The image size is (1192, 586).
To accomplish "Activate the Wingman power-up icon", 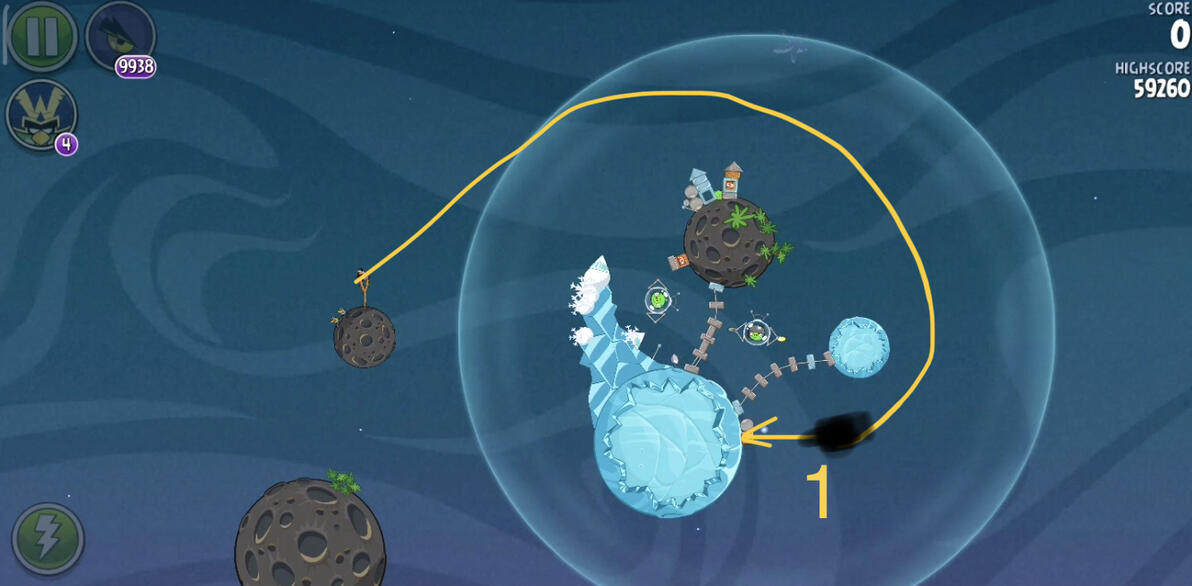I will tap(40, 115).
